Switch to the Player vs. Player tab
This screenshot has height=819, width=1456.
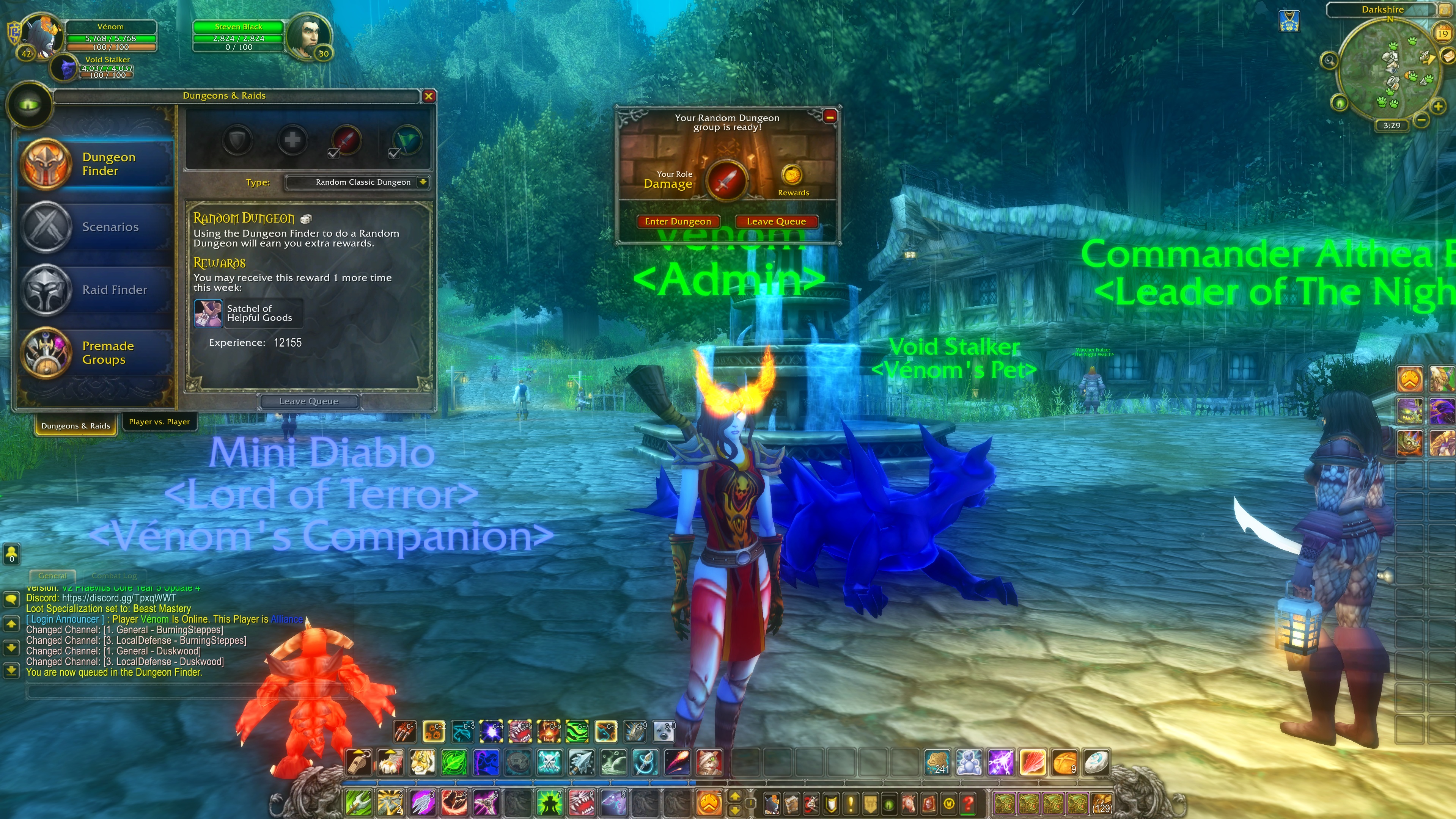click(x=159, y=422)
